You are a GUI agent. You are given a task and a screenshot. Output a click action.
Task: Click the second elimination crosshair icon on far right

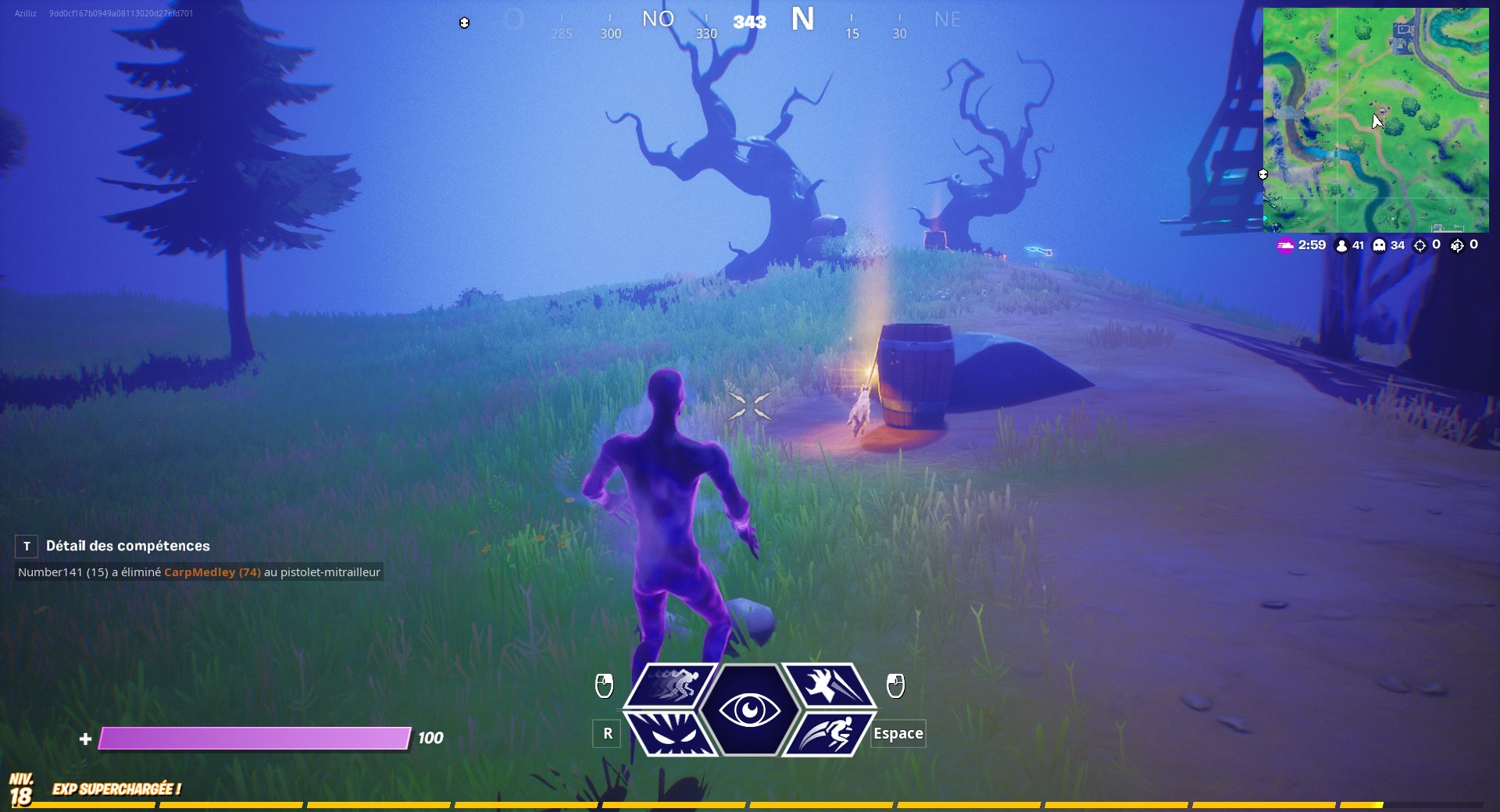coord(1456,245)
